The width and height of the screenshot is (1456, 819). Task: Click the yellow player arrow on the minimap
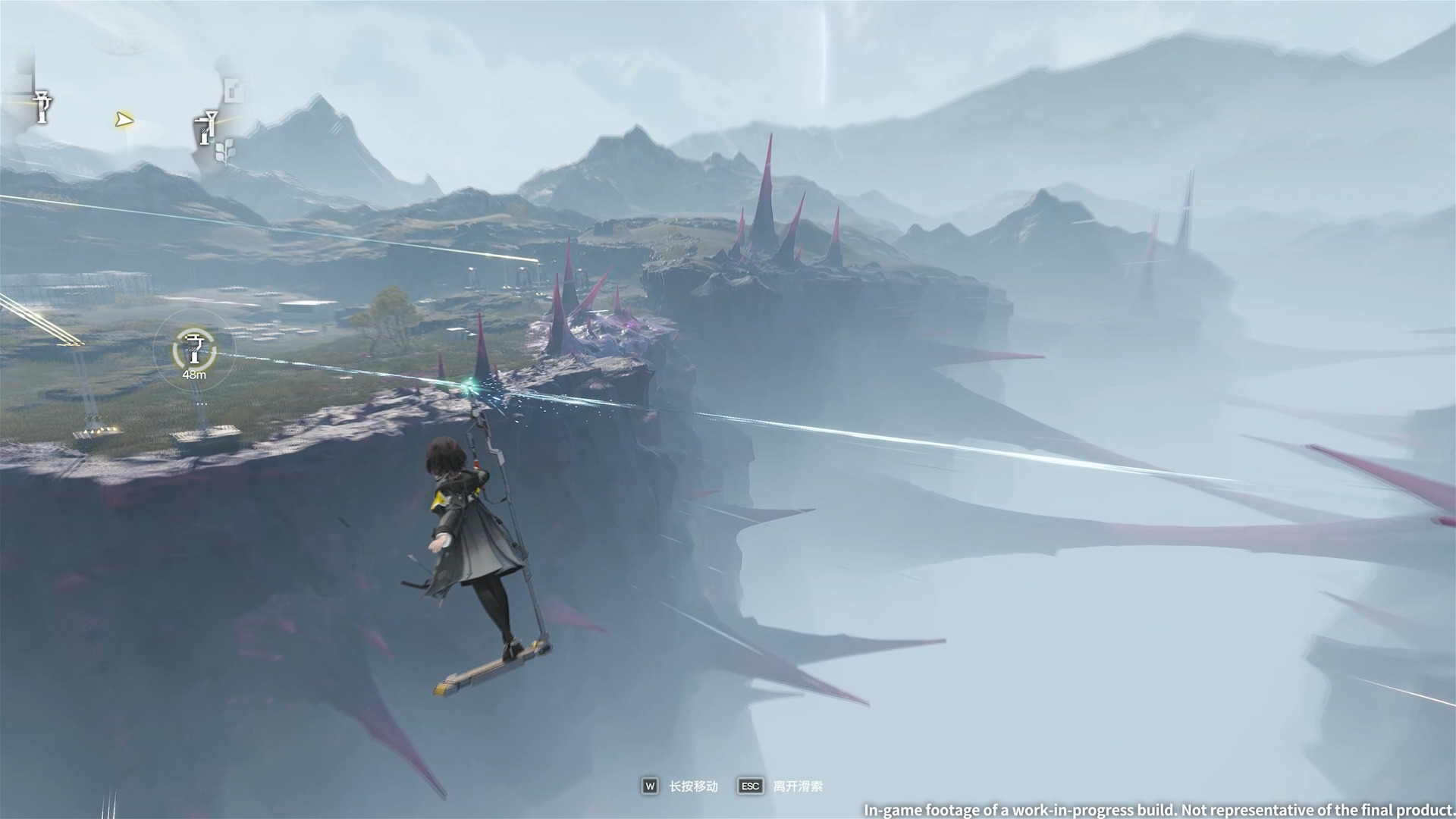(x=125, y=119)
